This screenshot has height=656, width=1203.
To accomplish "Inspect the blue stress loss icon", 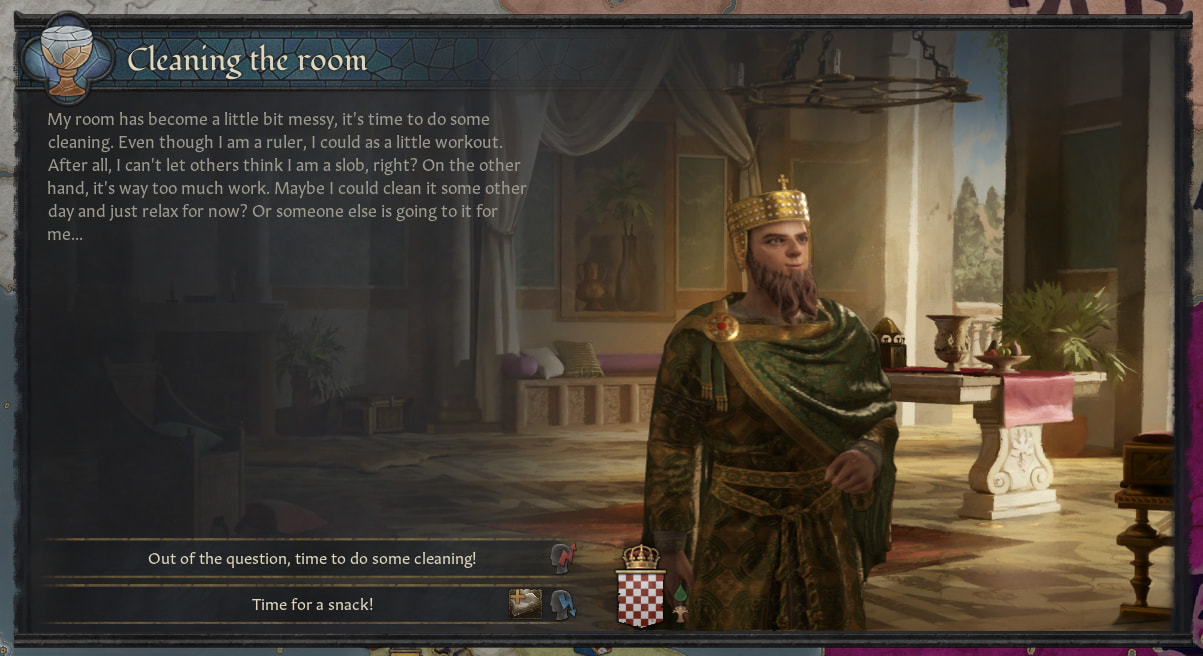I will 563,604.
